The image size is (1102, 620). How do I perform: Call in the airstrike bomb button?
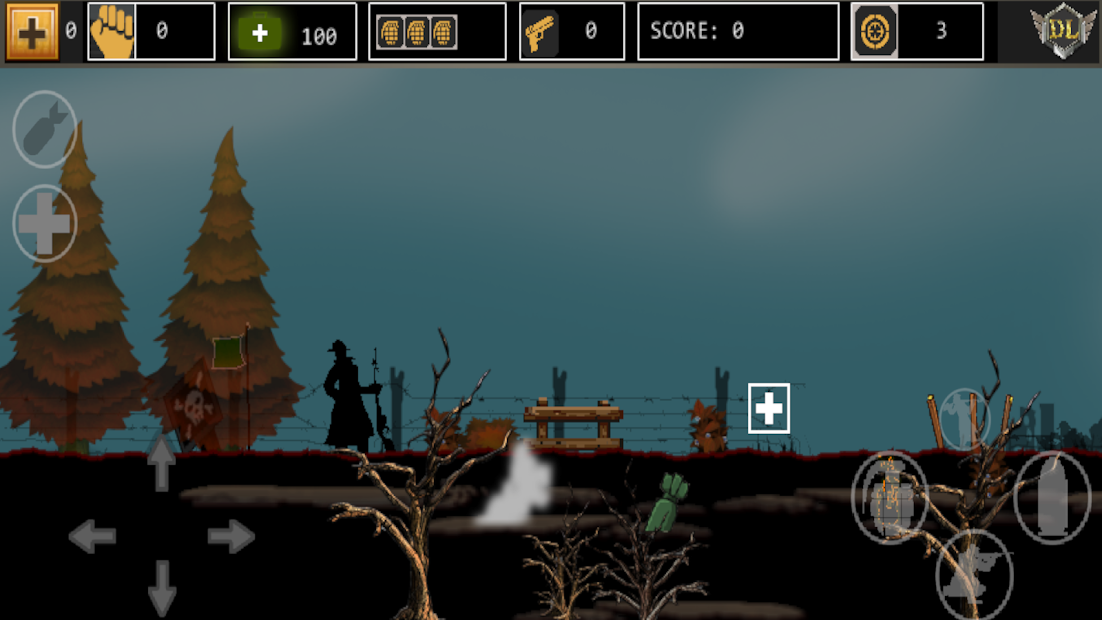tap(44, 130)
